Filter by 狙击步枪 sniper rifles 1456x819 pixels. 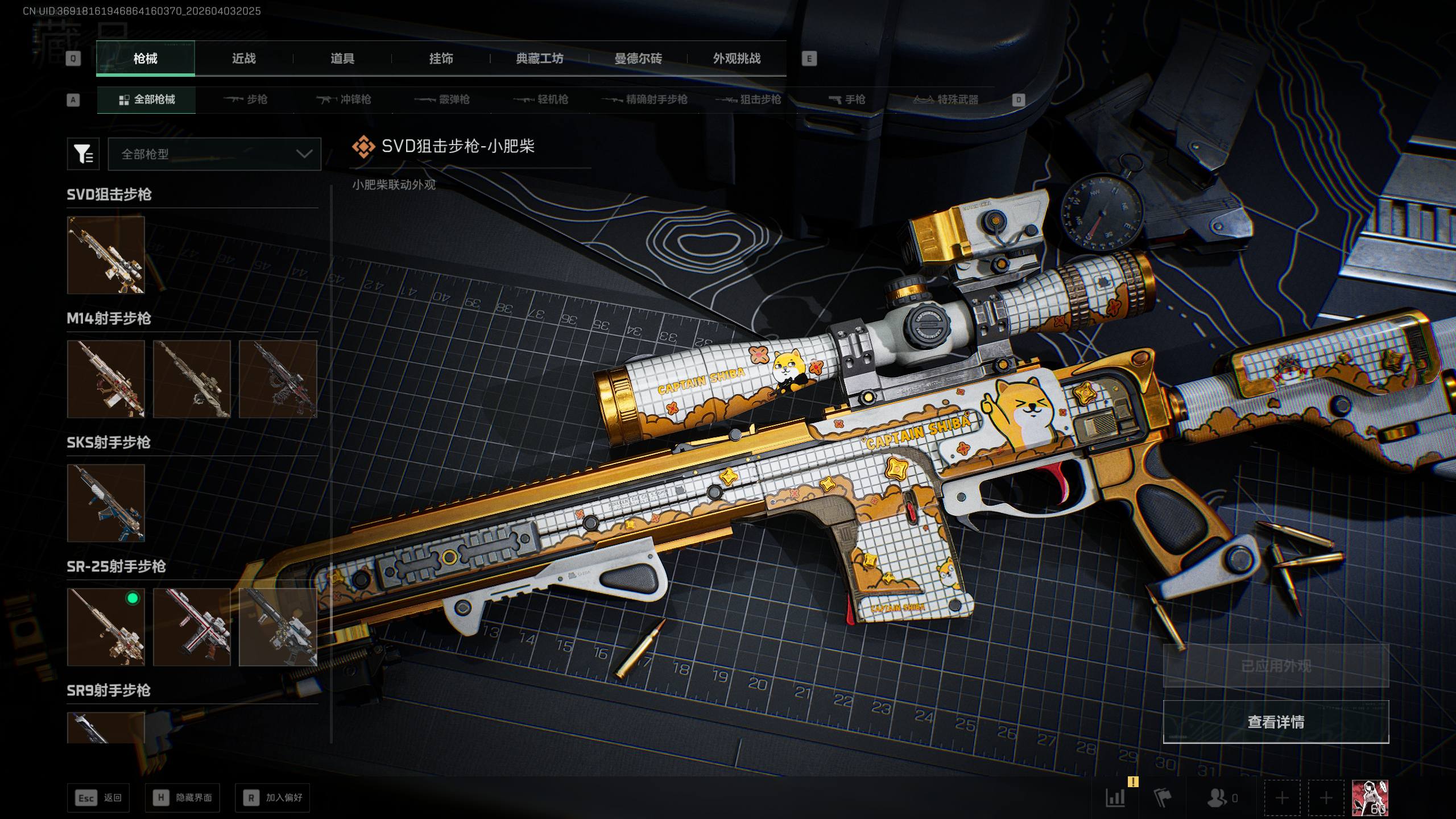tap(748, 100)
